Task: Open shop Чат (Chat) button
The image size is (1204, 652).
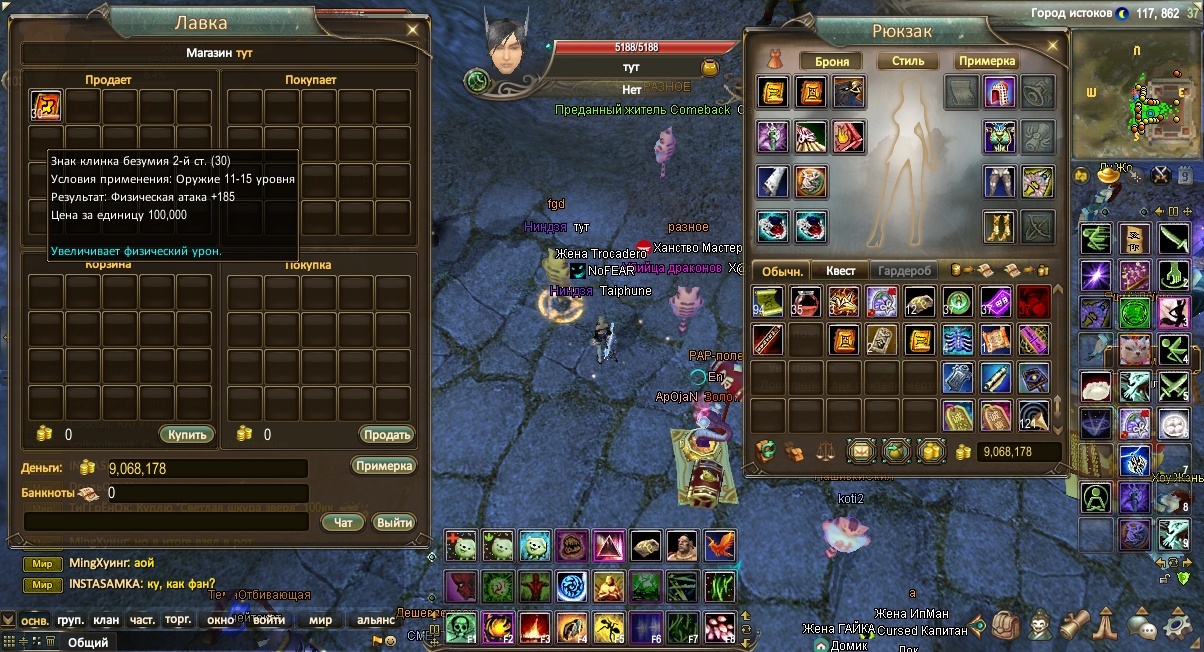Action: pos(343,522)
